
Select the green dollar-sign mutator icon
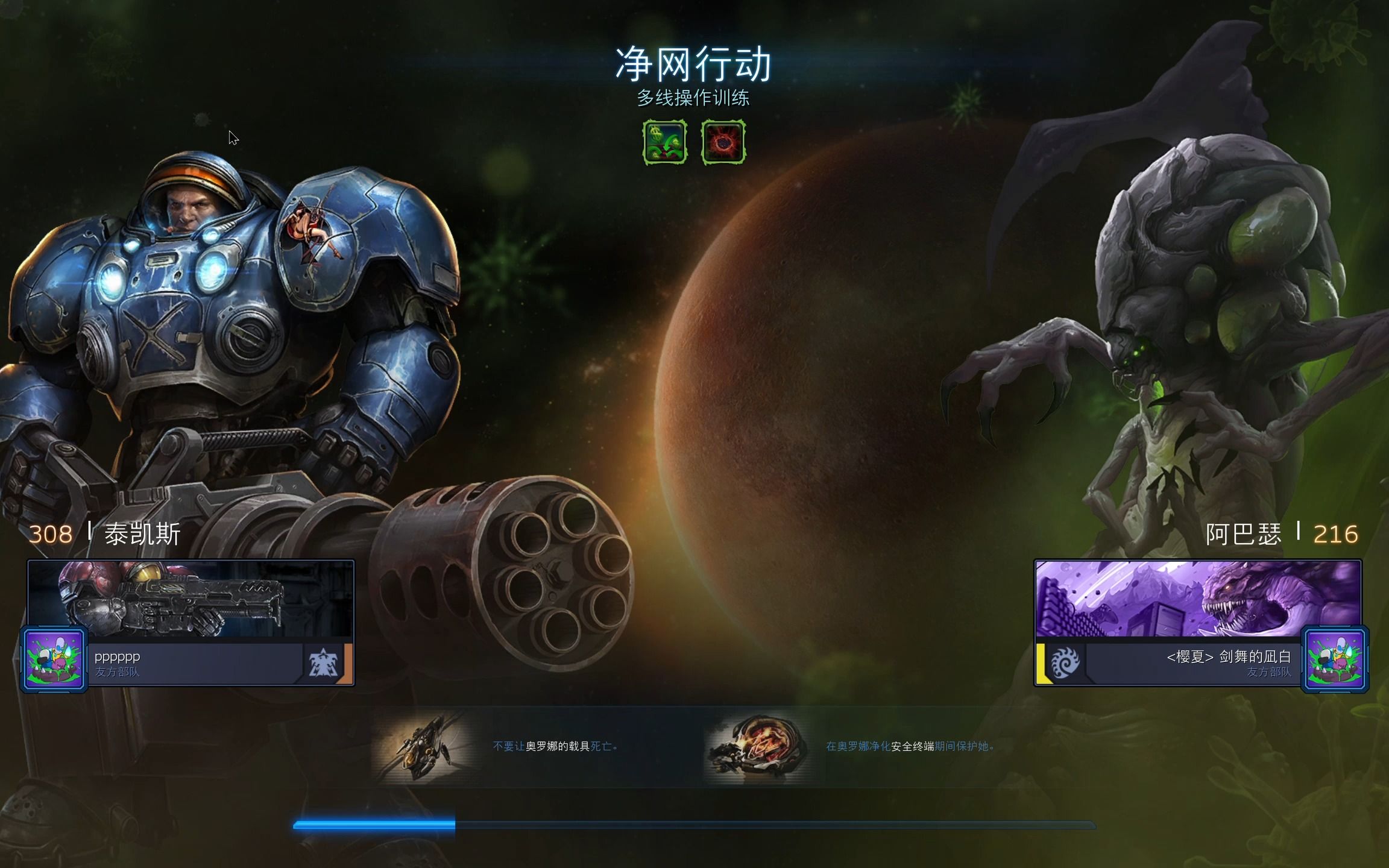click(664, 142)
